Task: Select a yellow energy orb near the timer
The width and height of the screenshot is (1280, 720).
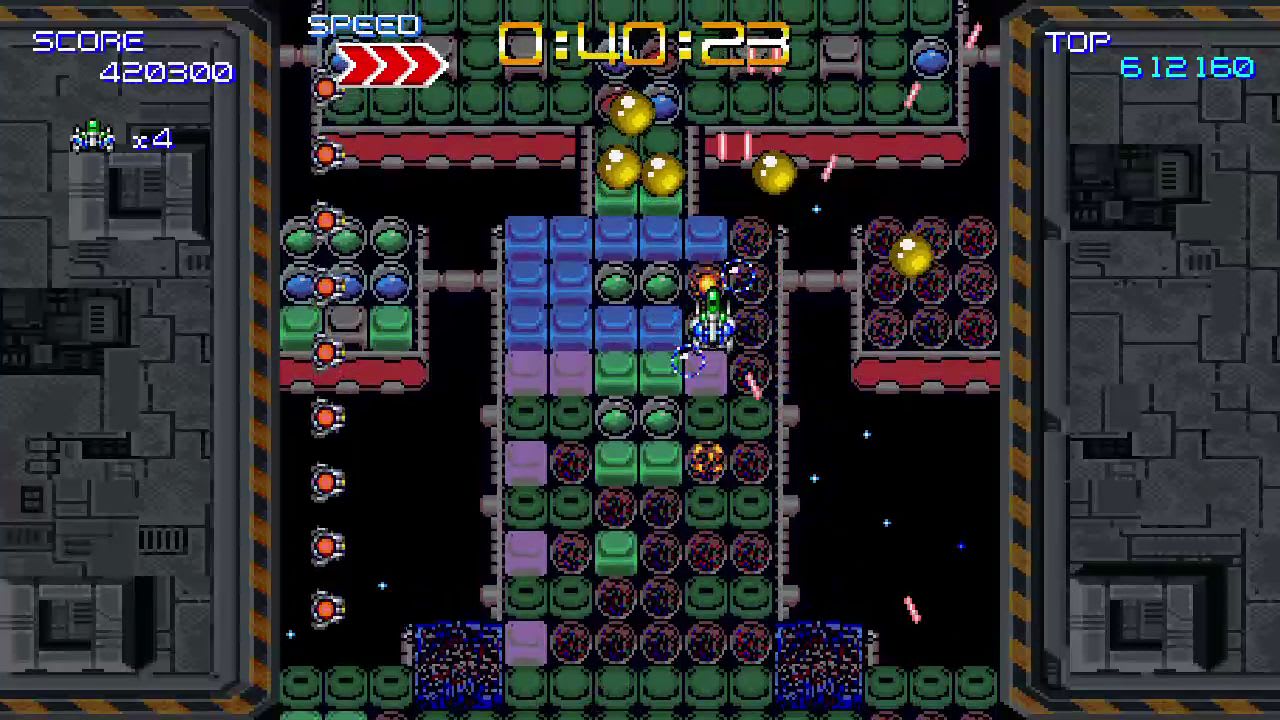Action: click(x=632, y=115)
